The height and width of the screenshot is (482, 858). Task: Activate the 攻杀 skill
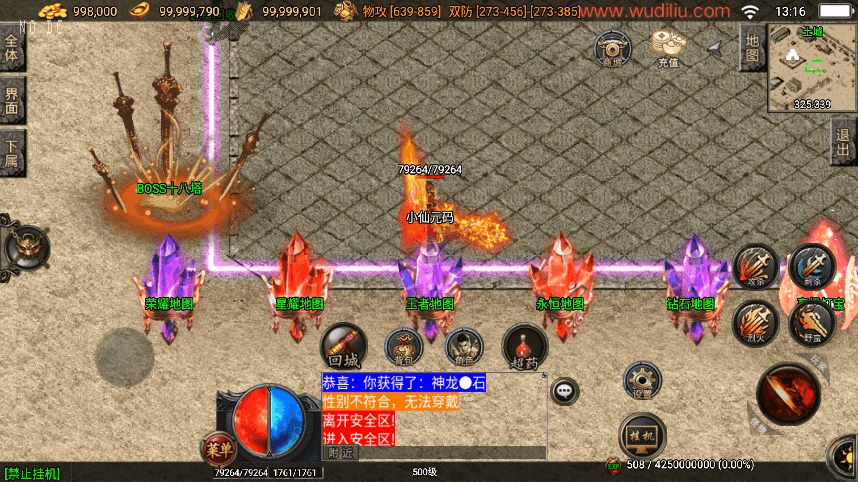(756, 267)
